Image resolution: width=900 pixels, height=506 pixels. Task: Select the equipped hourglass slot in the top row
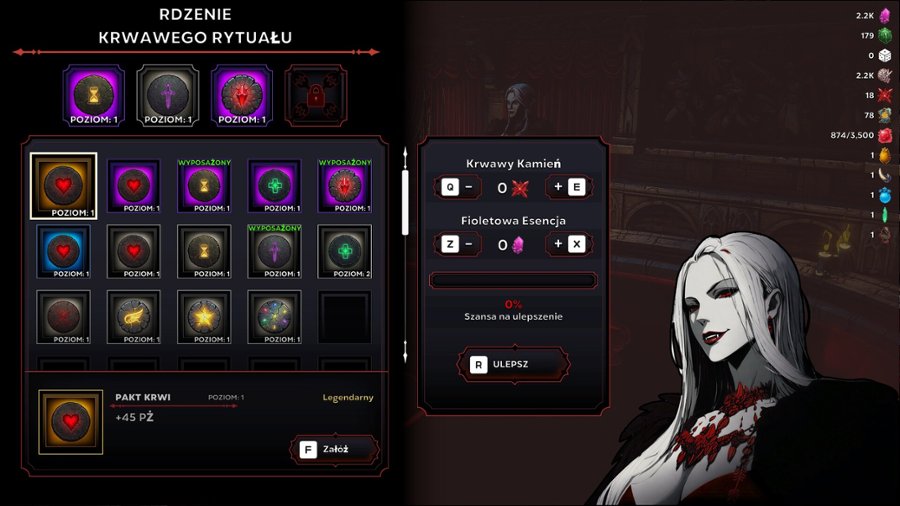tap(93, 95)
